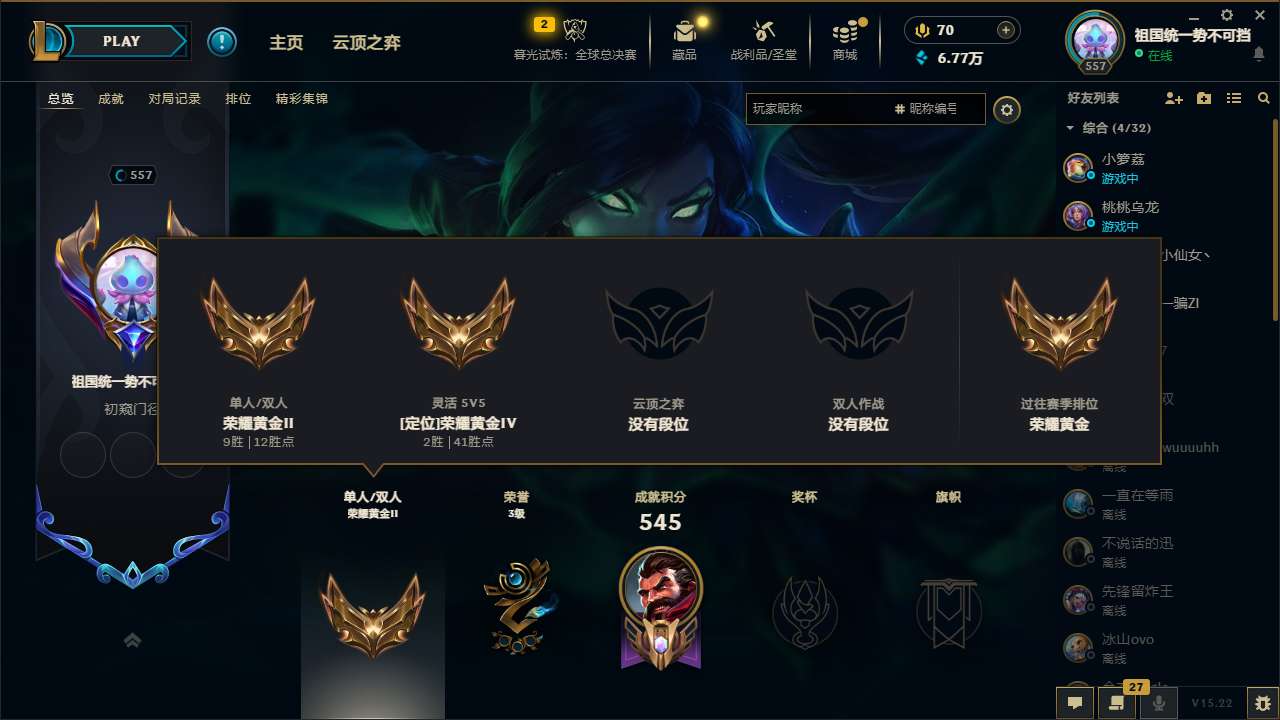Switch to the 对局记录 tab
This screenshot has height=720, width=1280.
pyautogui.click(x=177, y=98)
